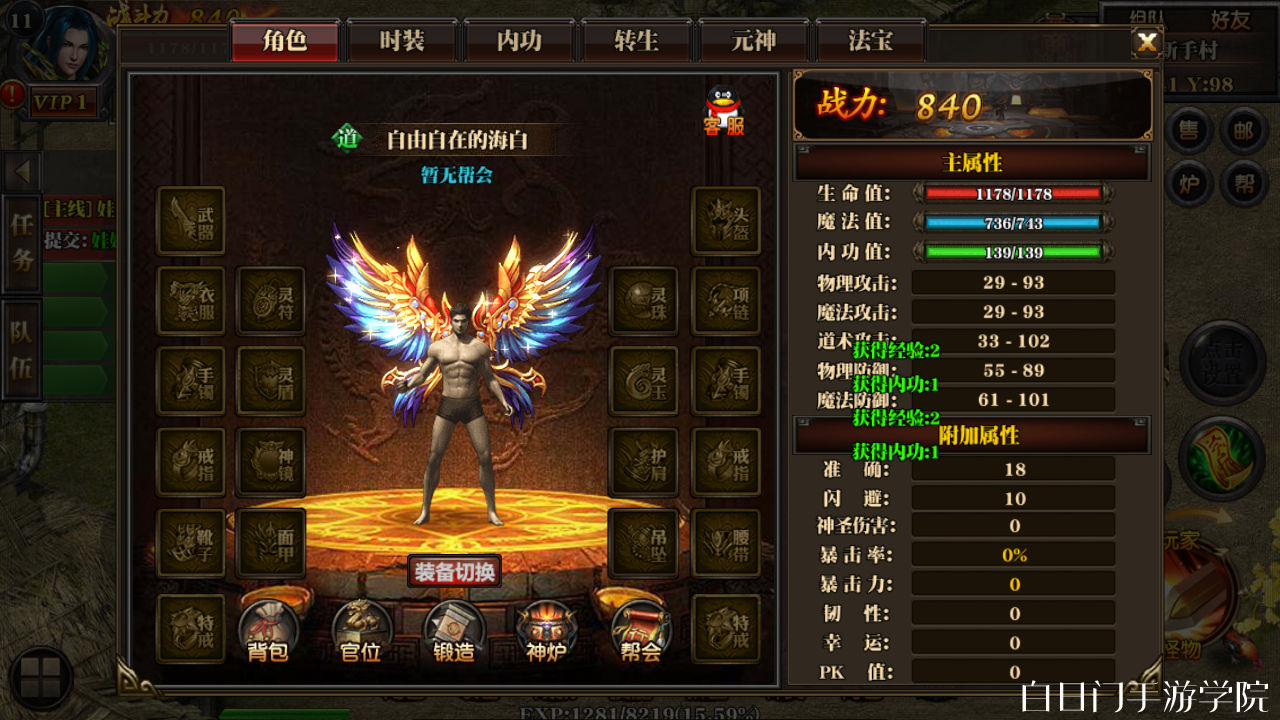This screenshot has height=720, width=1280.
Task: Open the 神炉 furnace menu
Action: pos(547,631)
